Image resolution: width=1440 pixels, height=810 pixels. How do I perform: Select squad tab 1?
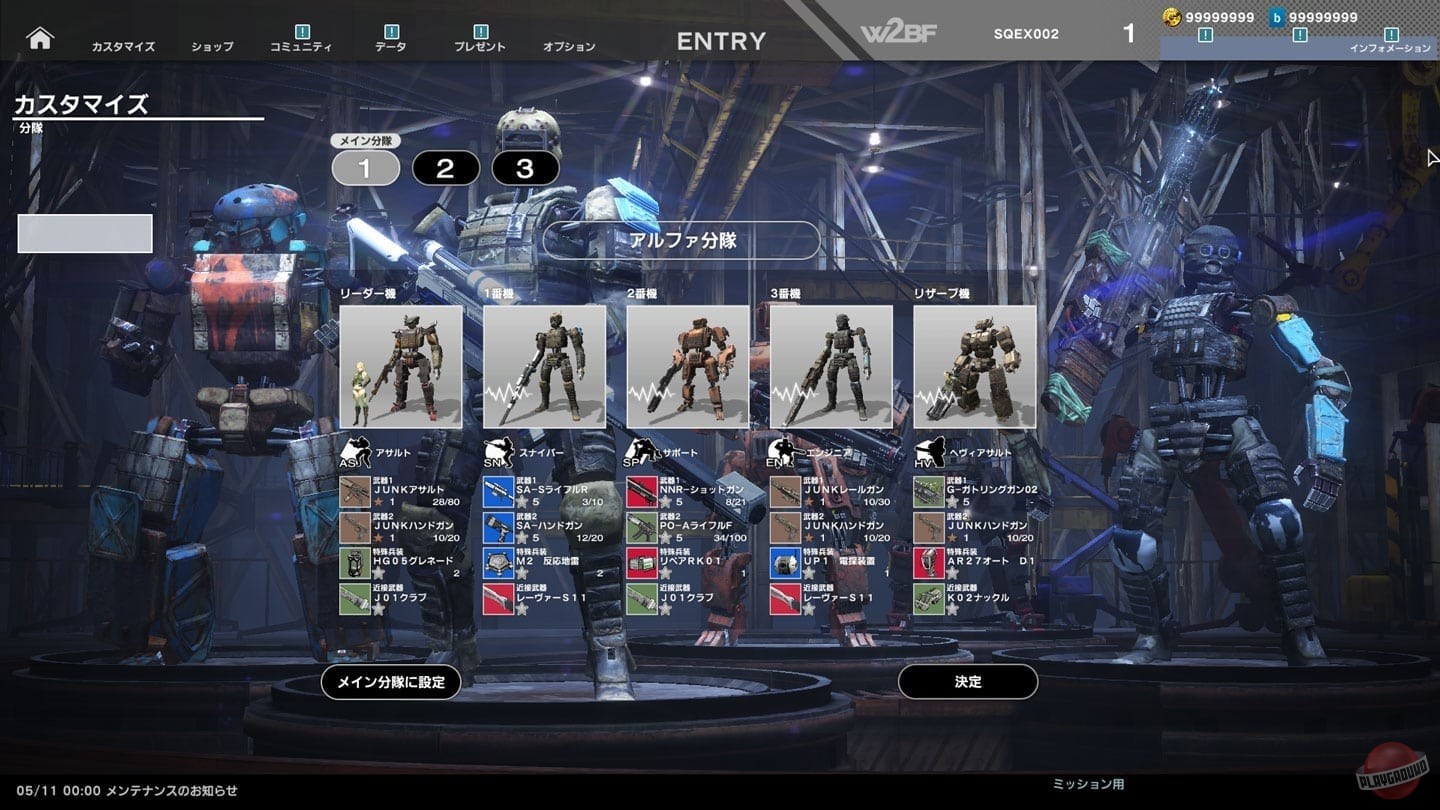click(x=365, y=169)
